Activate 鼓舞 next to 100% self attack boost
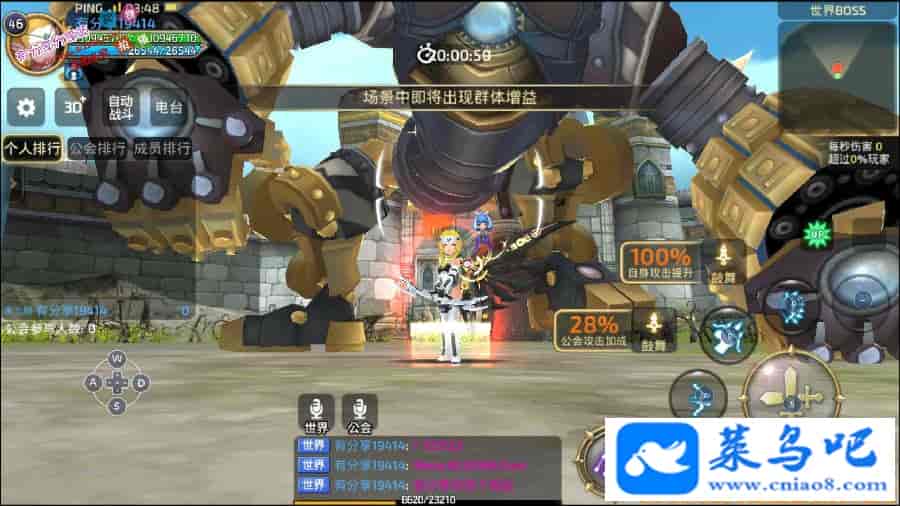The image size is (900, 506). tap(723, 261)
